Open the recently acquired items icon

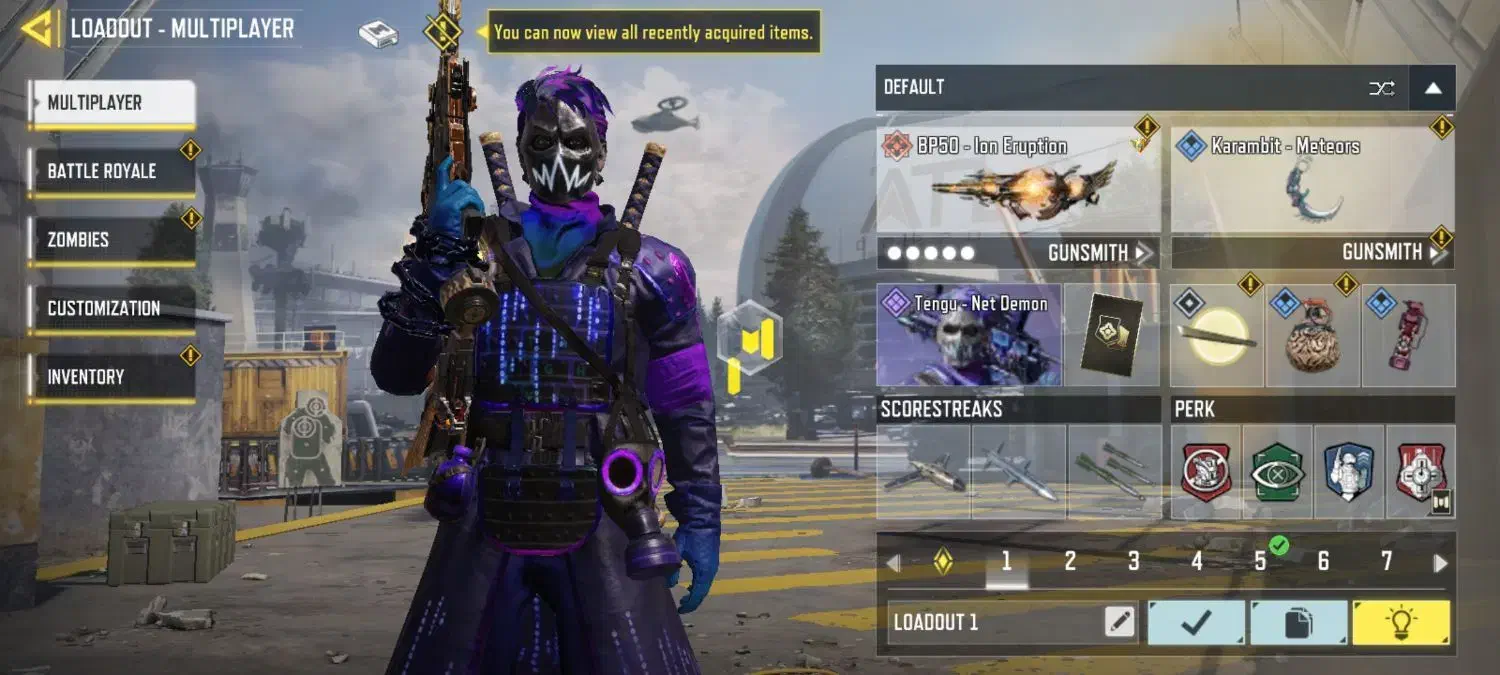[x=442, y=32]
